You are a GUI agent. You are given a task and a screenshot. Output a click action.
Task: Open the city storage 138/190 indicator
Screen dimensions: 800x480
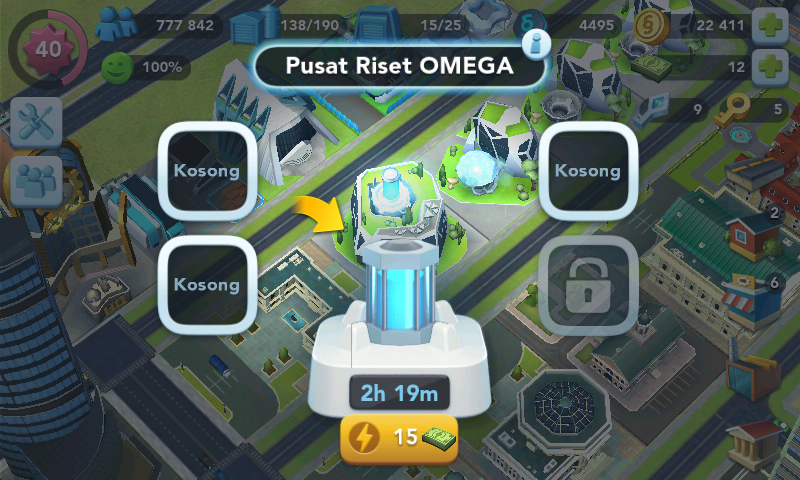(x=252, y=25)
